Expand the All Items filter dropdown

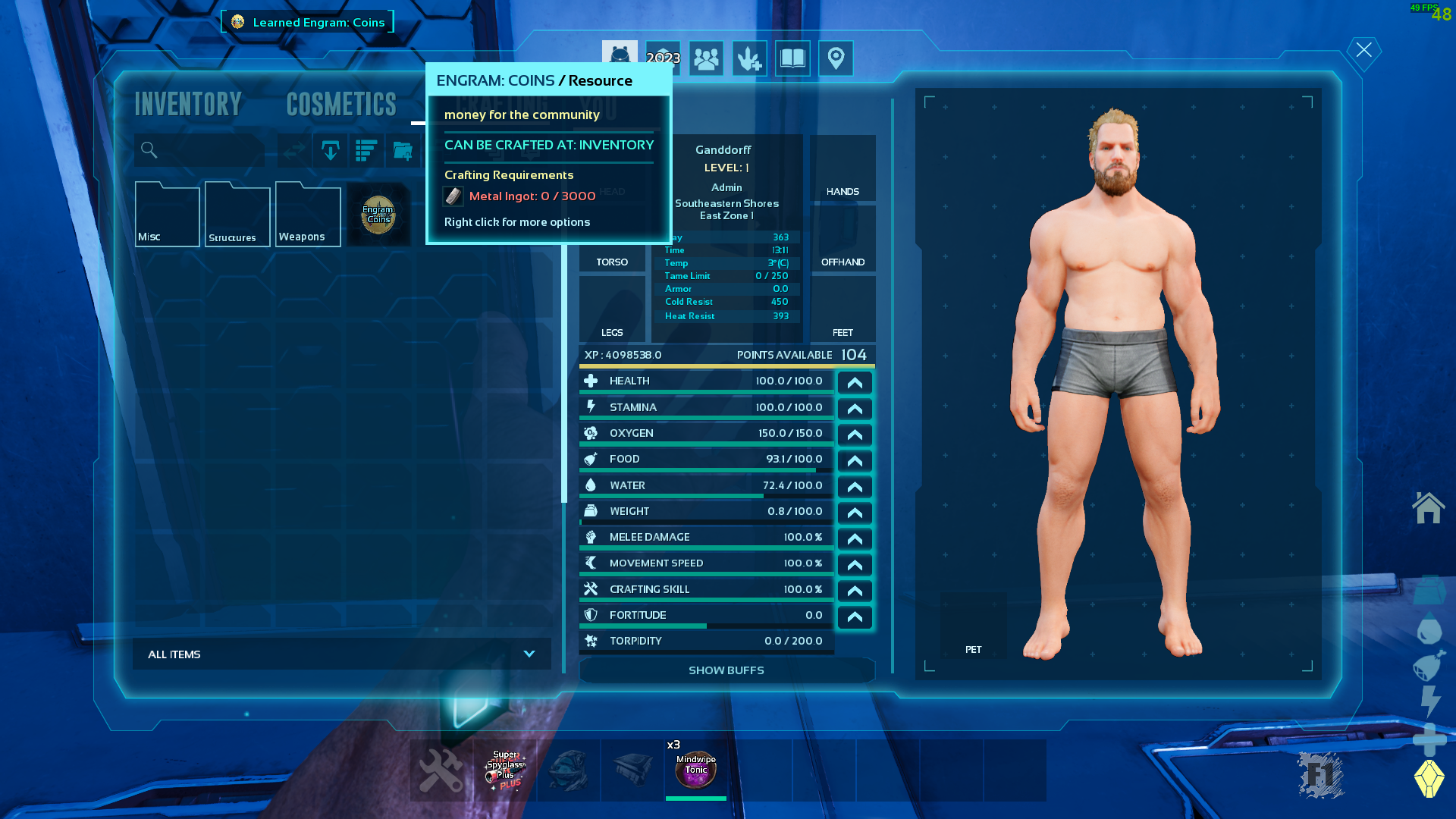point(342,654)
